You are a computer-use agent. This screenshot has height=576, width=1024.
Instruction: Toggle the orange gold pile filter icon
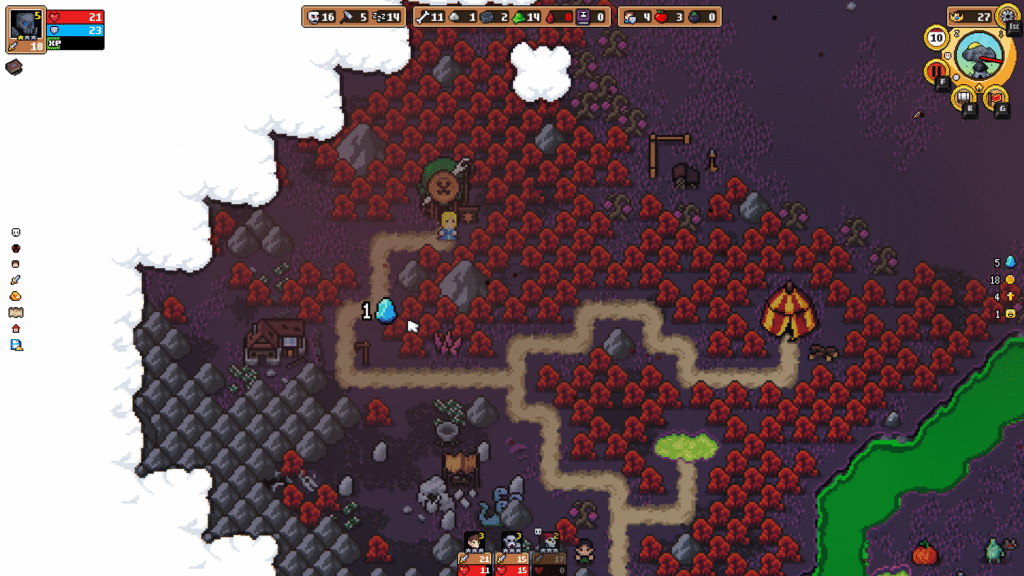coord(16,296)
